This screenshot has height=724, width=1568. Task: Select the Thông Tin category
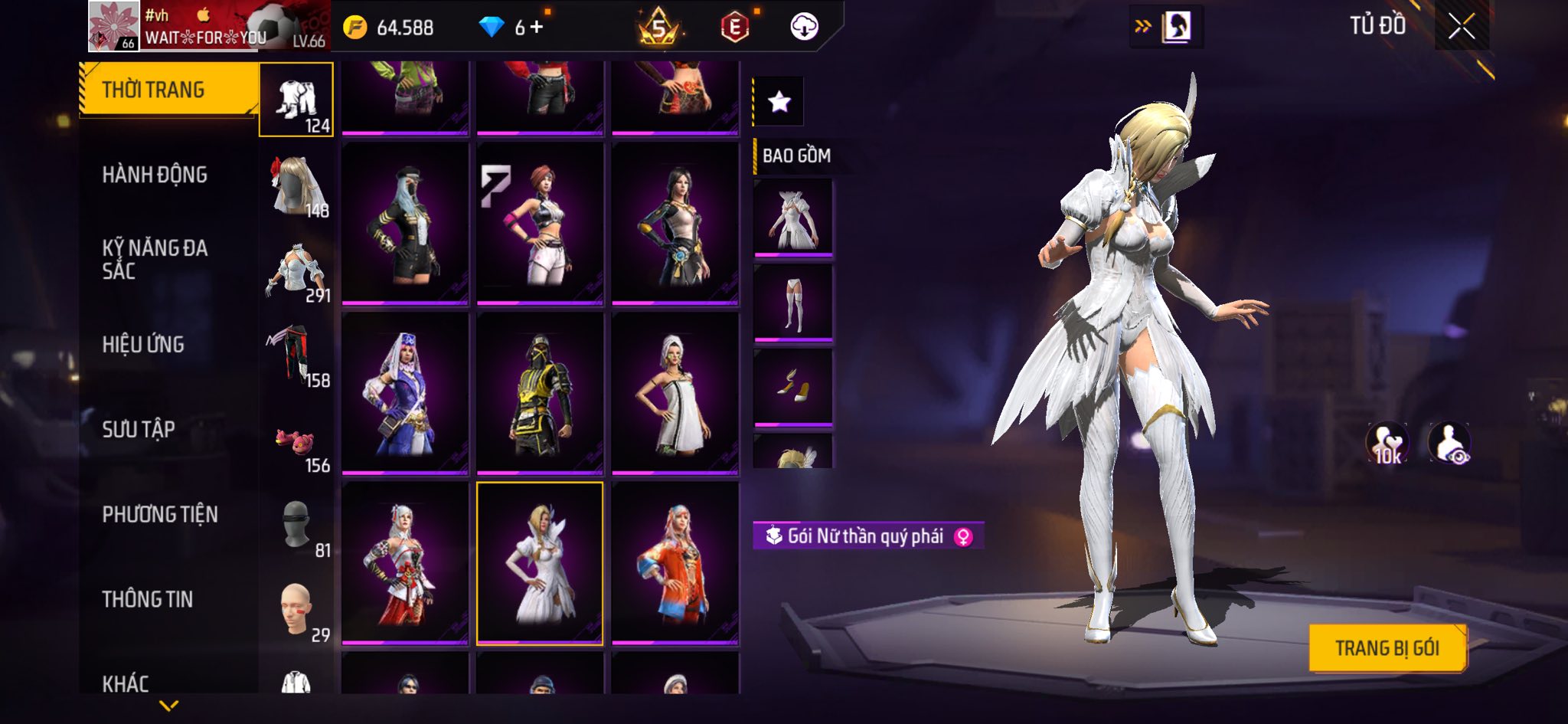click(148, 599)
